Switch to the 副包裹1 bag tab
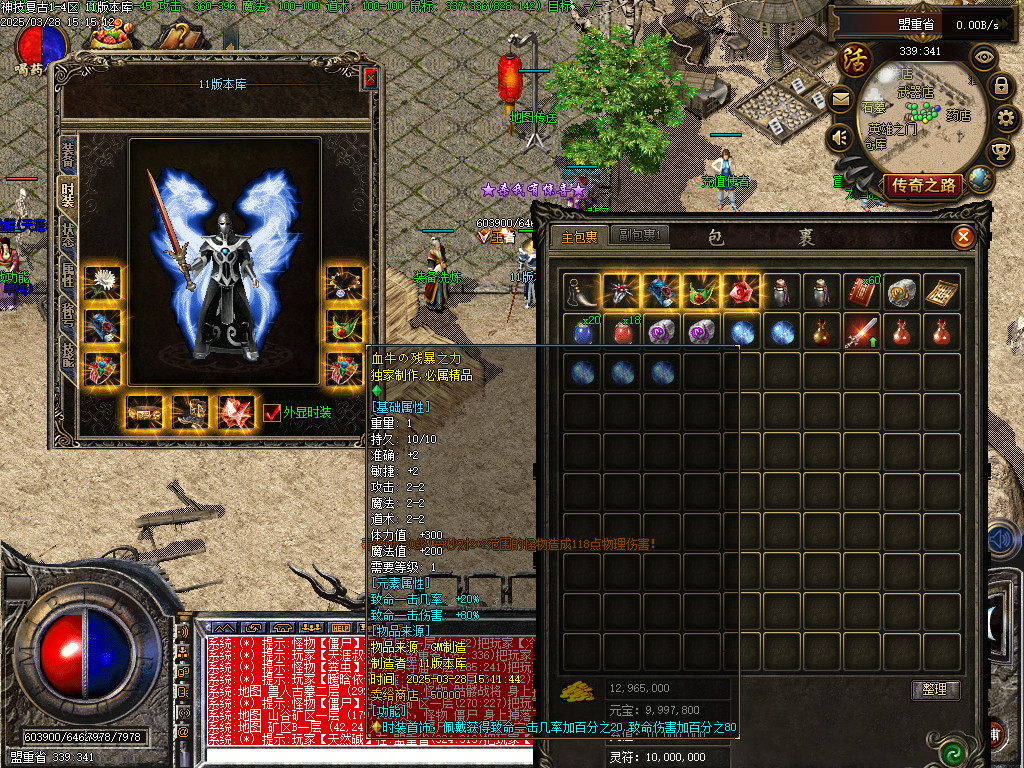Viewport: 1024px width, 768px height. point(639,236)
